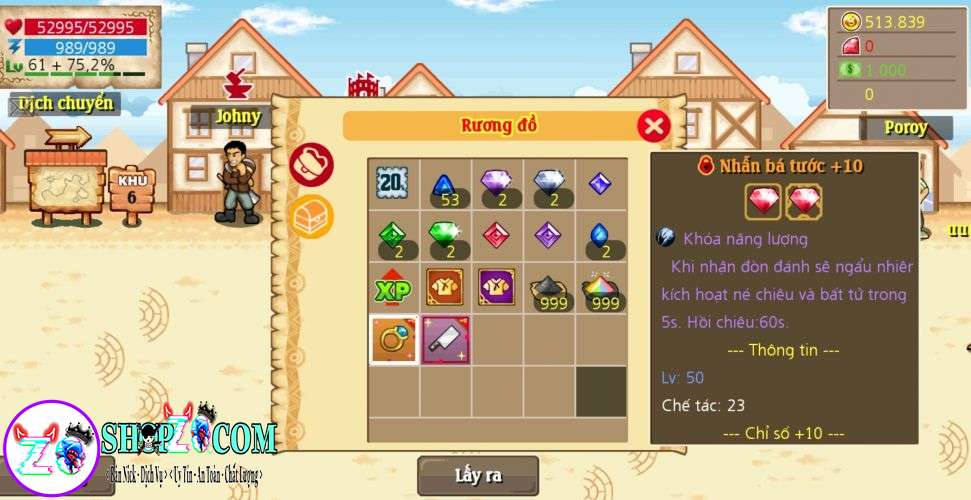The width and height of the screenshot is (971, 500).
Task: Close the Rương đồ chest window
Action: tap(653, 126)
